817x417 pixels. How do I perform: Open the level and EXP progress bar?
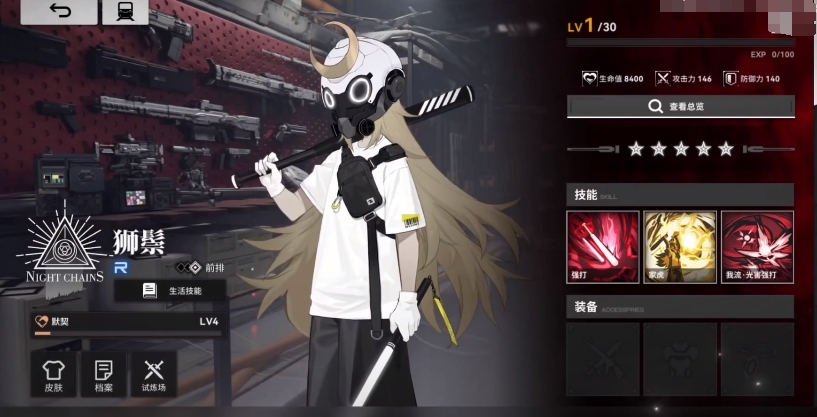[x=680, y=41]
